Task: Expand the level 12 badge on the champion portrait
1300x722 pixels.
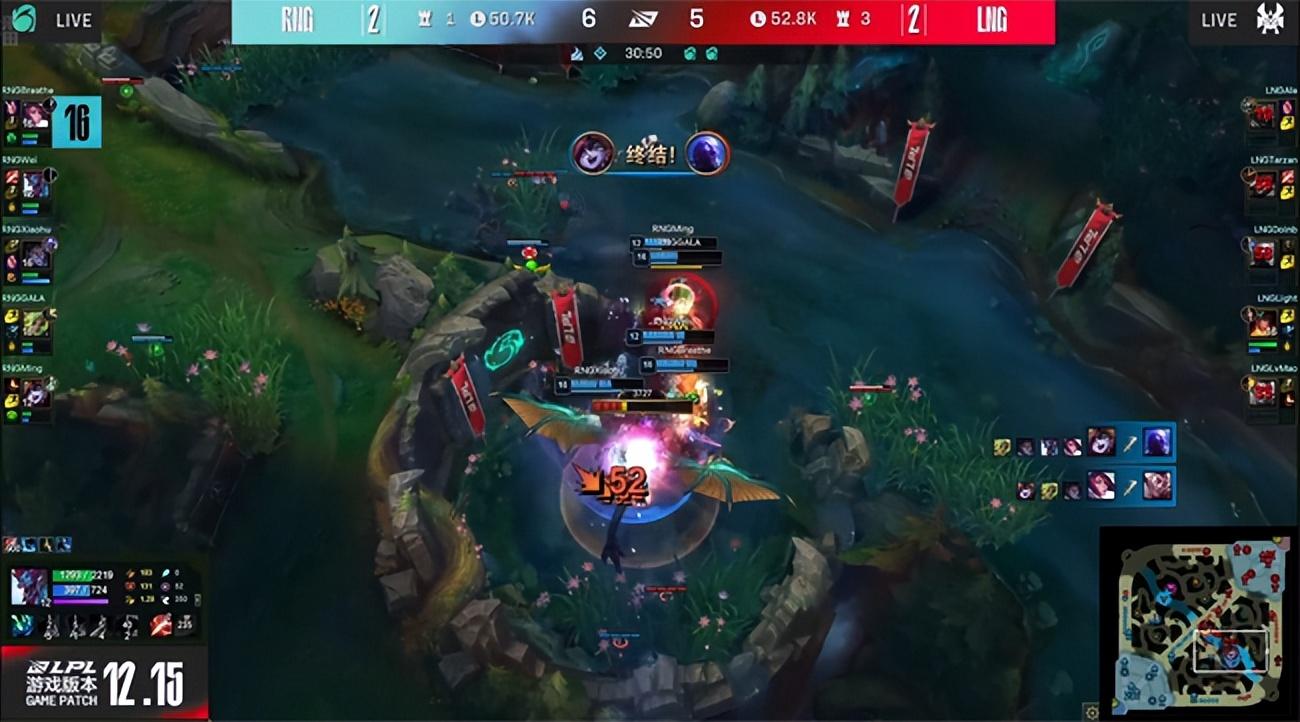Action: (43, 602)
